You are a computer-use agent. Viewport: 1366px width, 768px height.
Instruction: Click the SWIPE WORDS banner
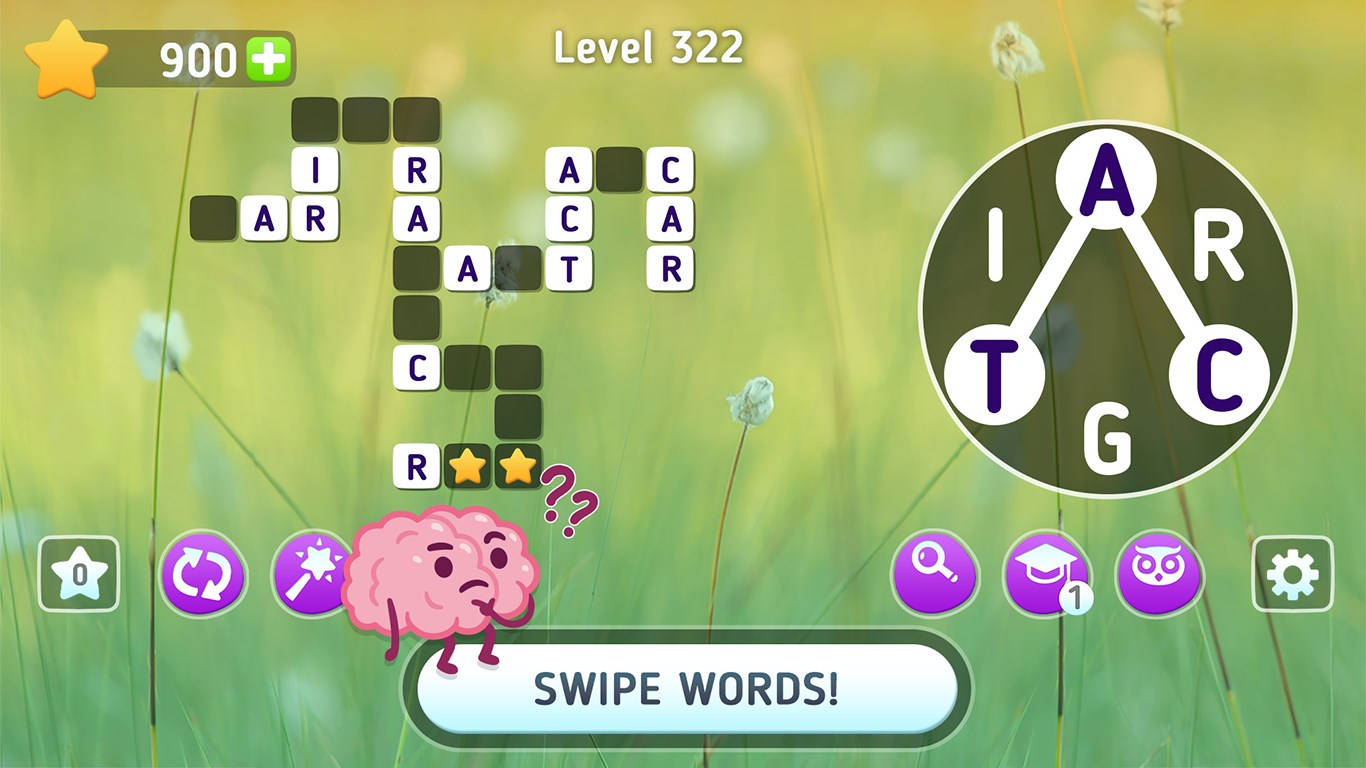(683, 688)
